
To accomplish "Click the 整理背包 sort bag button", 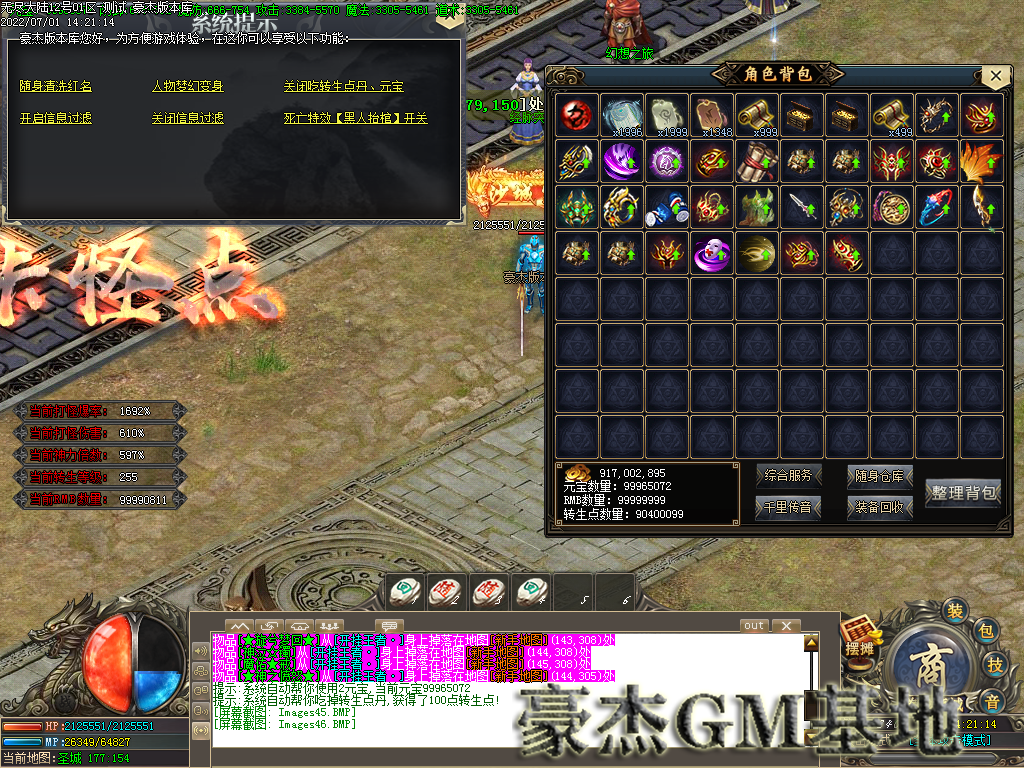I will (963, 492).
